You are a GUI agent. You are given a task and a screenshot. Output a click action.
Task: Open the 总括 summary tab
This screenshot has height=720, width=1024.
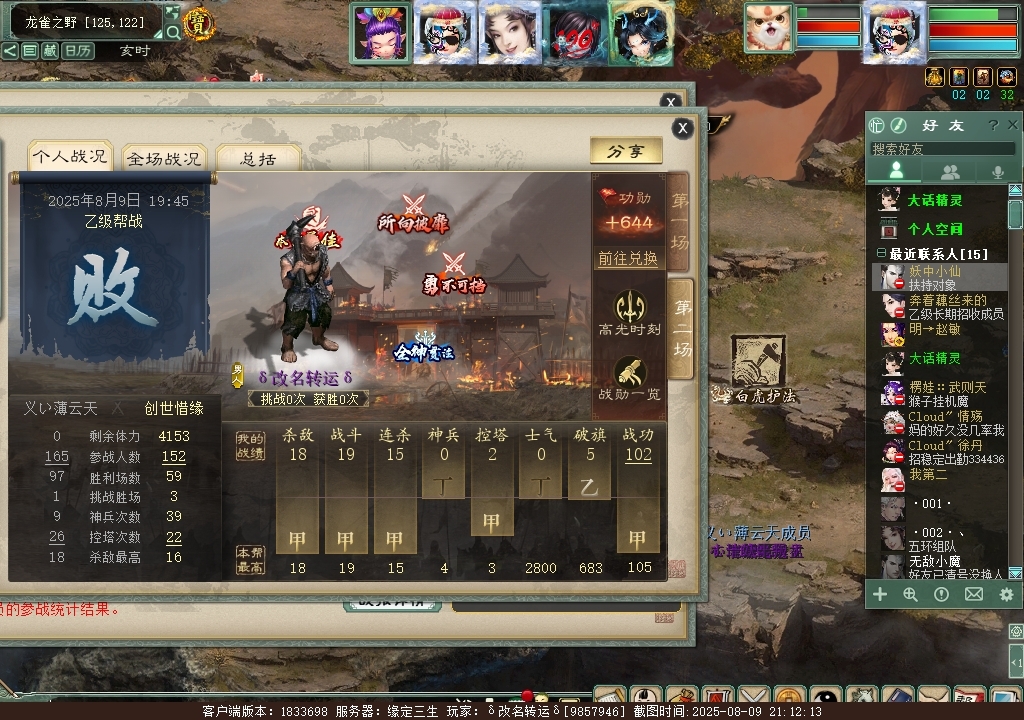[258, 158]
